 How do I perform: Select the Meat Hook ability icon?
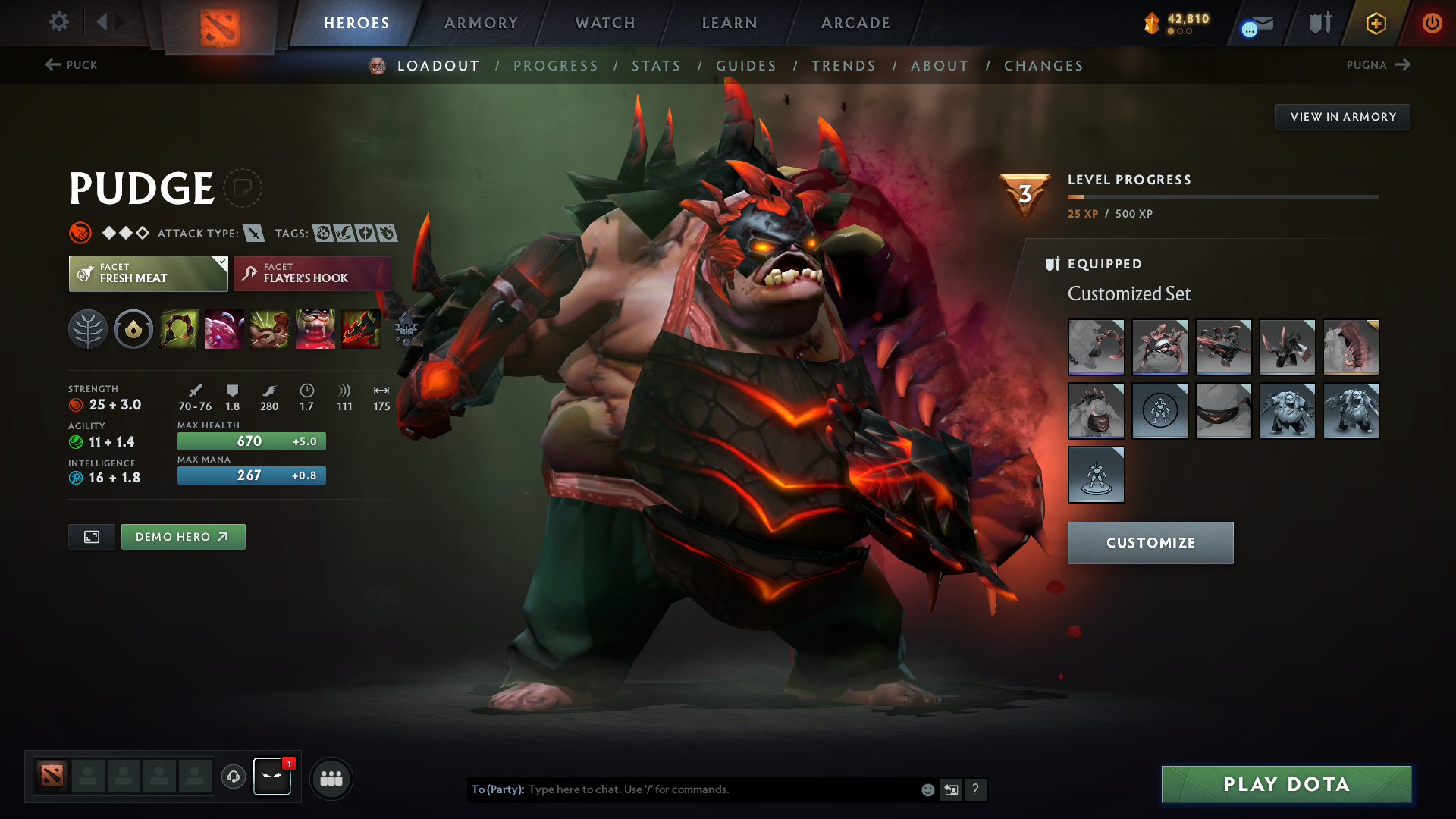[178, 329]
